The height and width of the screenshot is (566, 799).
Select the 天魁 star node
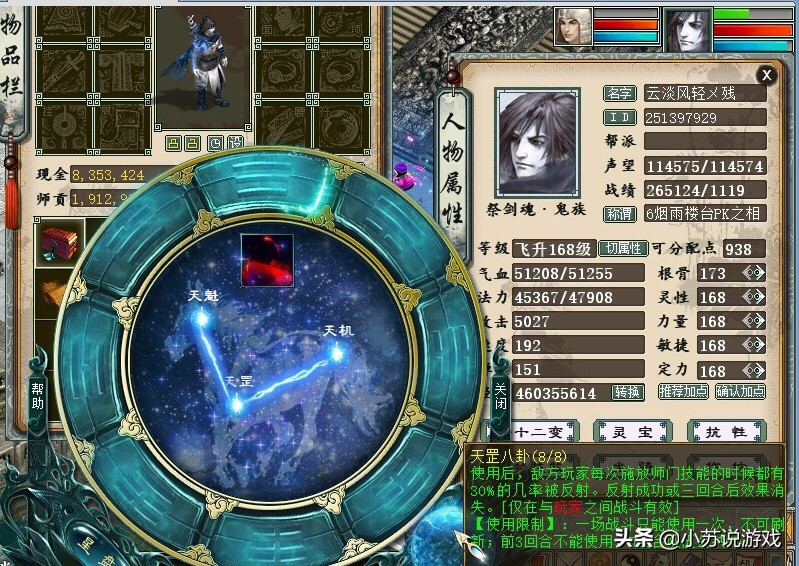click(x=201, y=316)
